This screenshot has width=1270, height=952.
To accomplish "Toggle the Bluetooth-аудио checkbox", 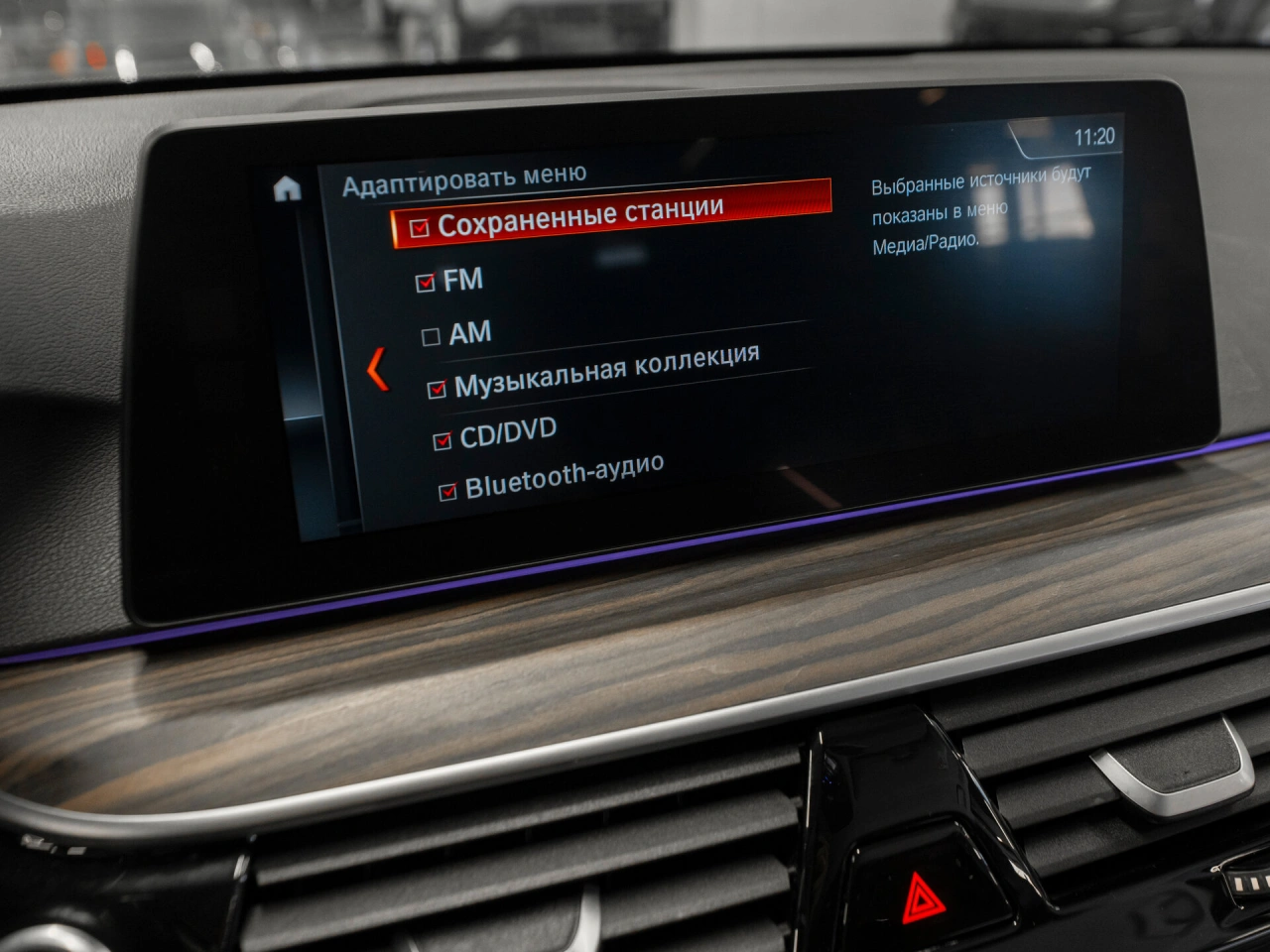I will point(447,491).
